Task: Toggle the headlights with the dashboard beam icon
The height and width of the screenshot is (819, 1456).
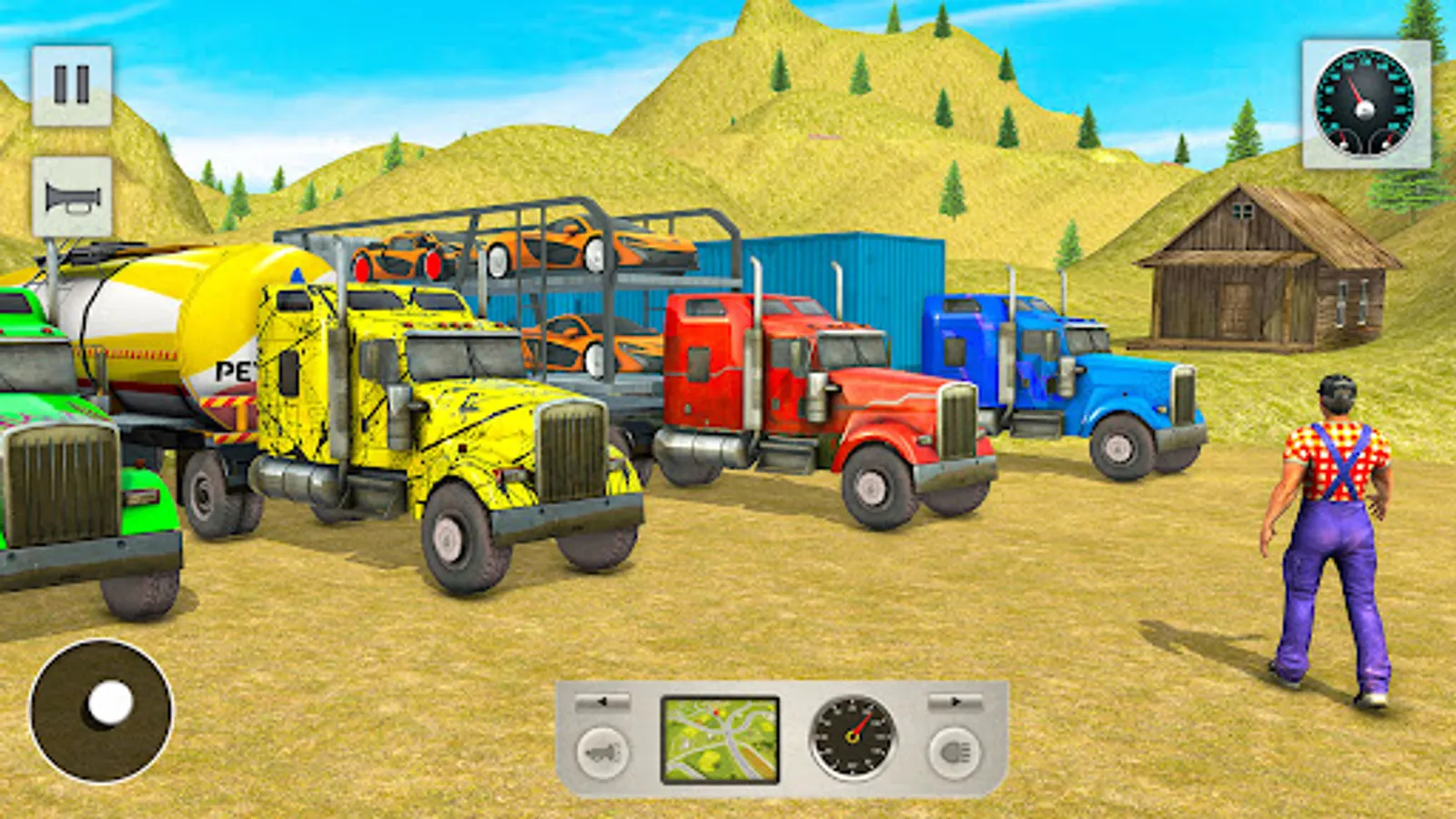Action: (952, 752)
